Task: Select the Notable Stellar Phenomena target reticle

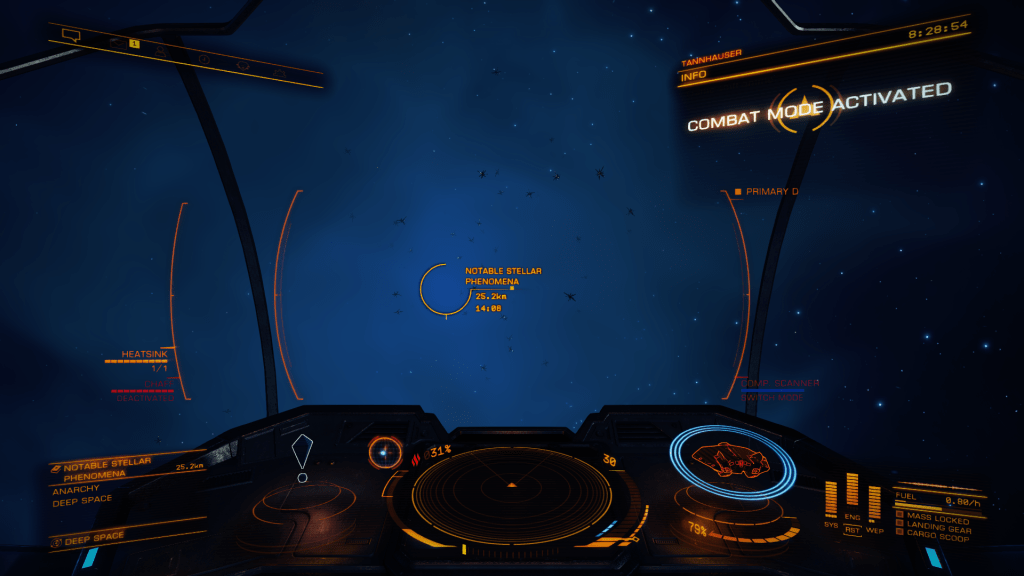Action: tap(446, 289)
